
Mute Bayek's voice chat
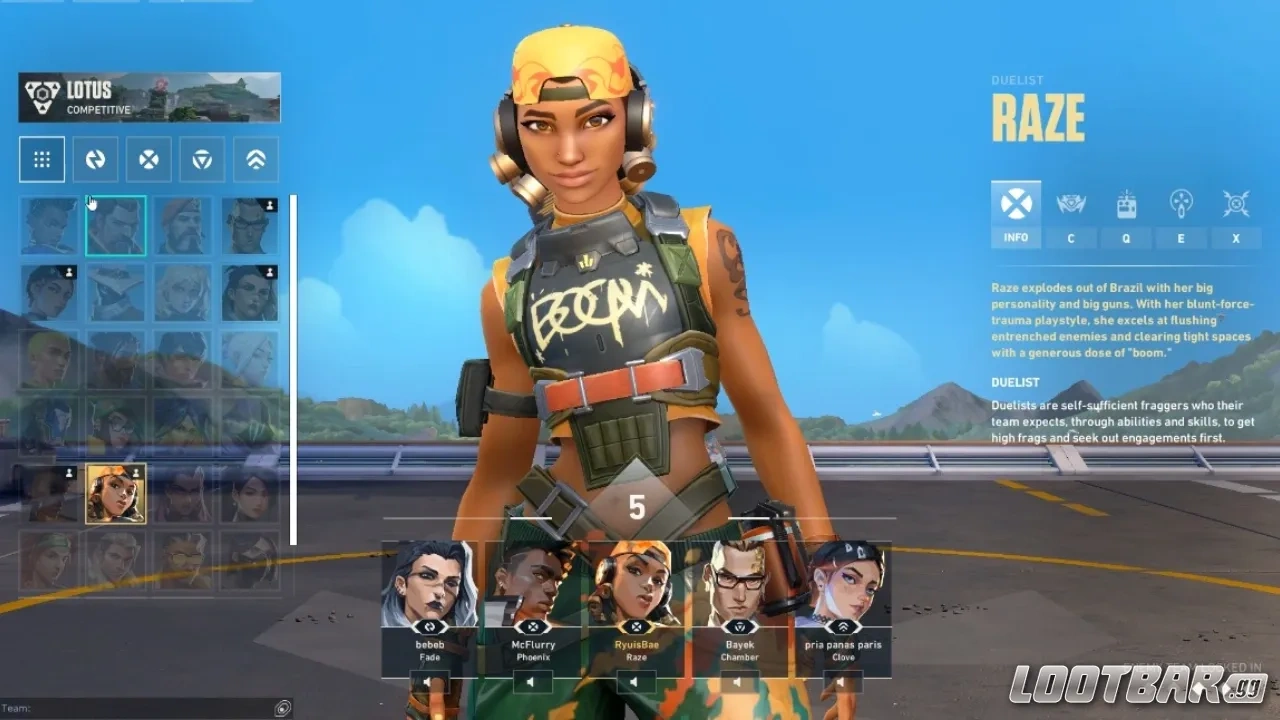738,681
